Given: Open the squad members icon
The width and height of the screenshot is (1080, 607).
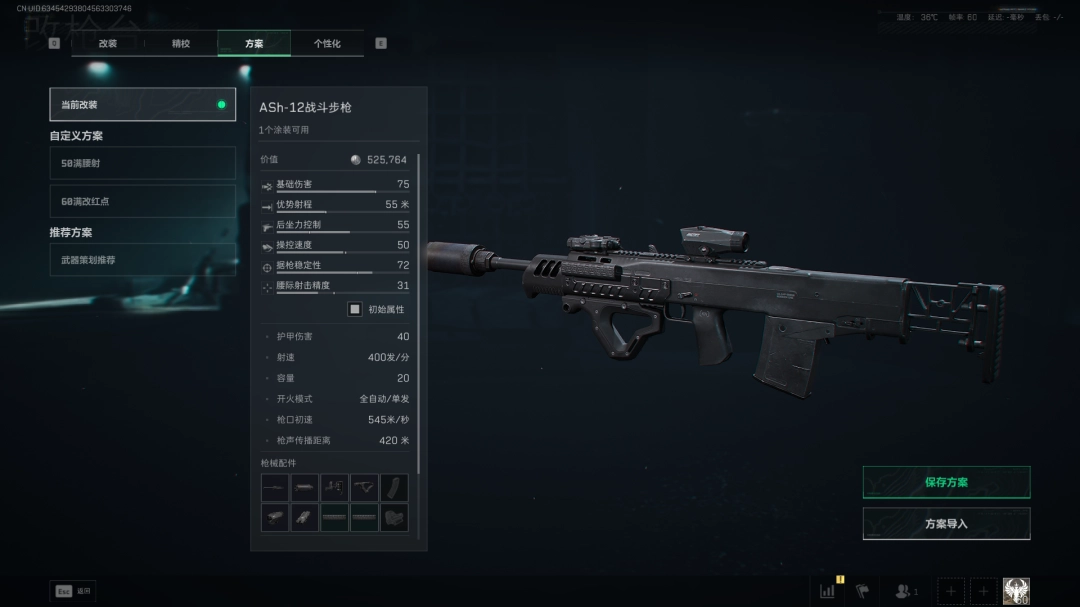Looking at the screenshot, I should [905, 591].
